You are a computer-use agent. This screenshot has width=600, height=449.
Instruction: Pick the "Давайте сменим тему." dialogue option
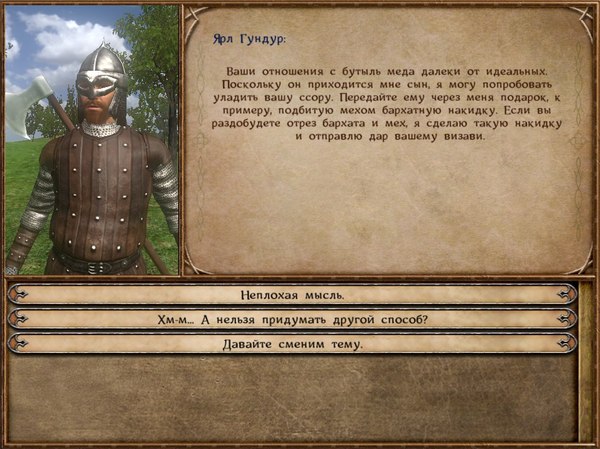(292, 343)
